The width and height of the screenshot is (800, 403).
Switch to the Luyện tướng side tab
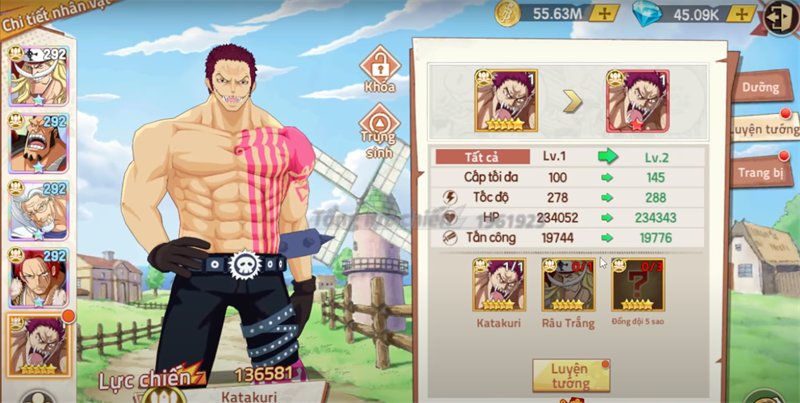pos(763,130)
